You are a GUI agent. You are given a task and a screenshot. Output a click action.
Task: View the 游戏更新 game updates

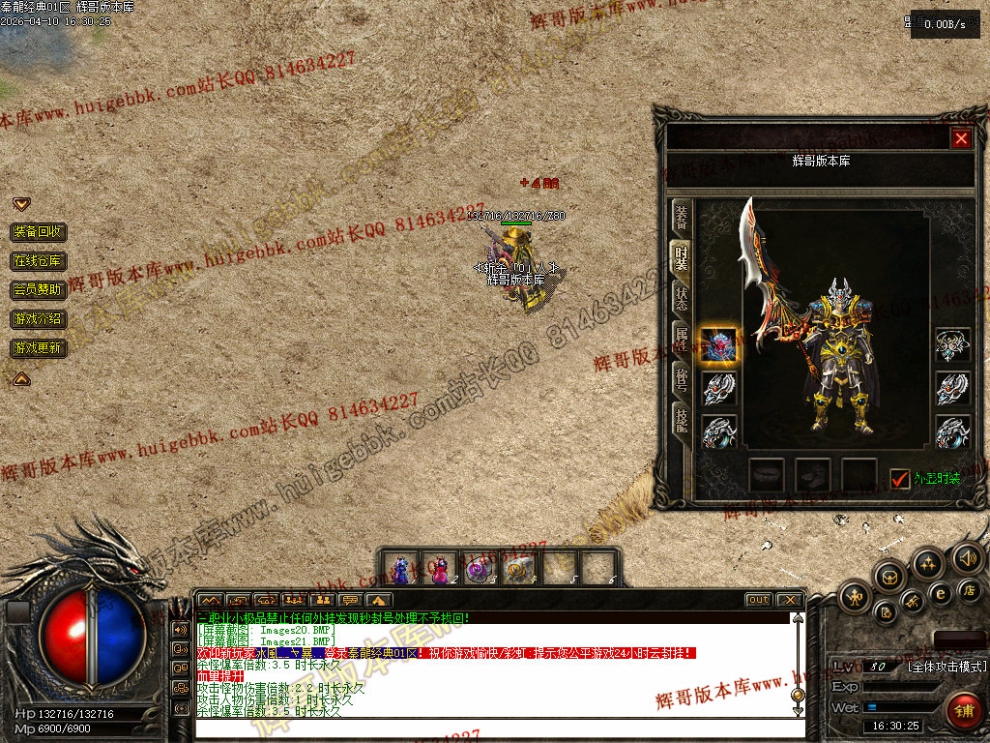coord(38,348)
